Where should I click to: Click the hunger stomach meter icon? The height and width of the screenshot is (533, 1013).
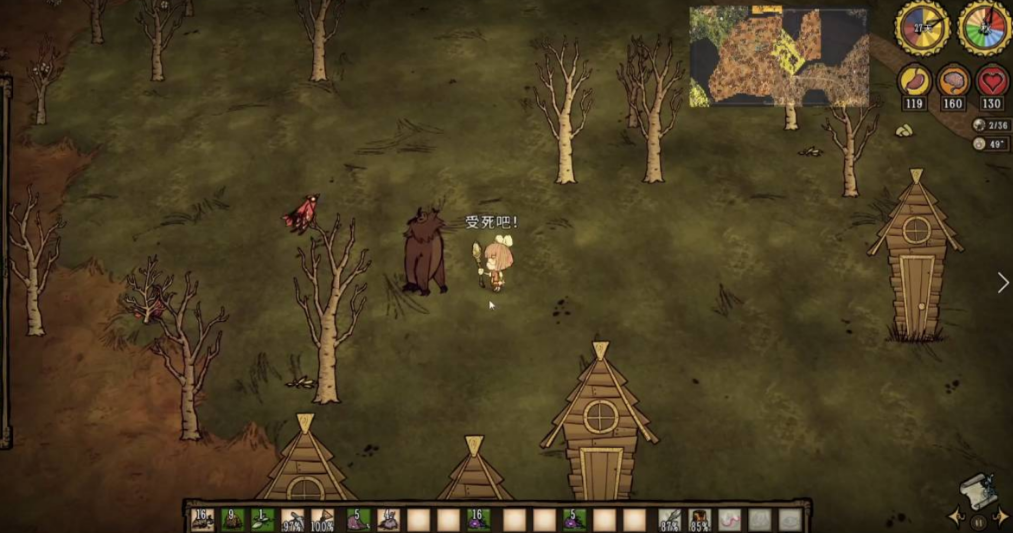tap(913, 81)
